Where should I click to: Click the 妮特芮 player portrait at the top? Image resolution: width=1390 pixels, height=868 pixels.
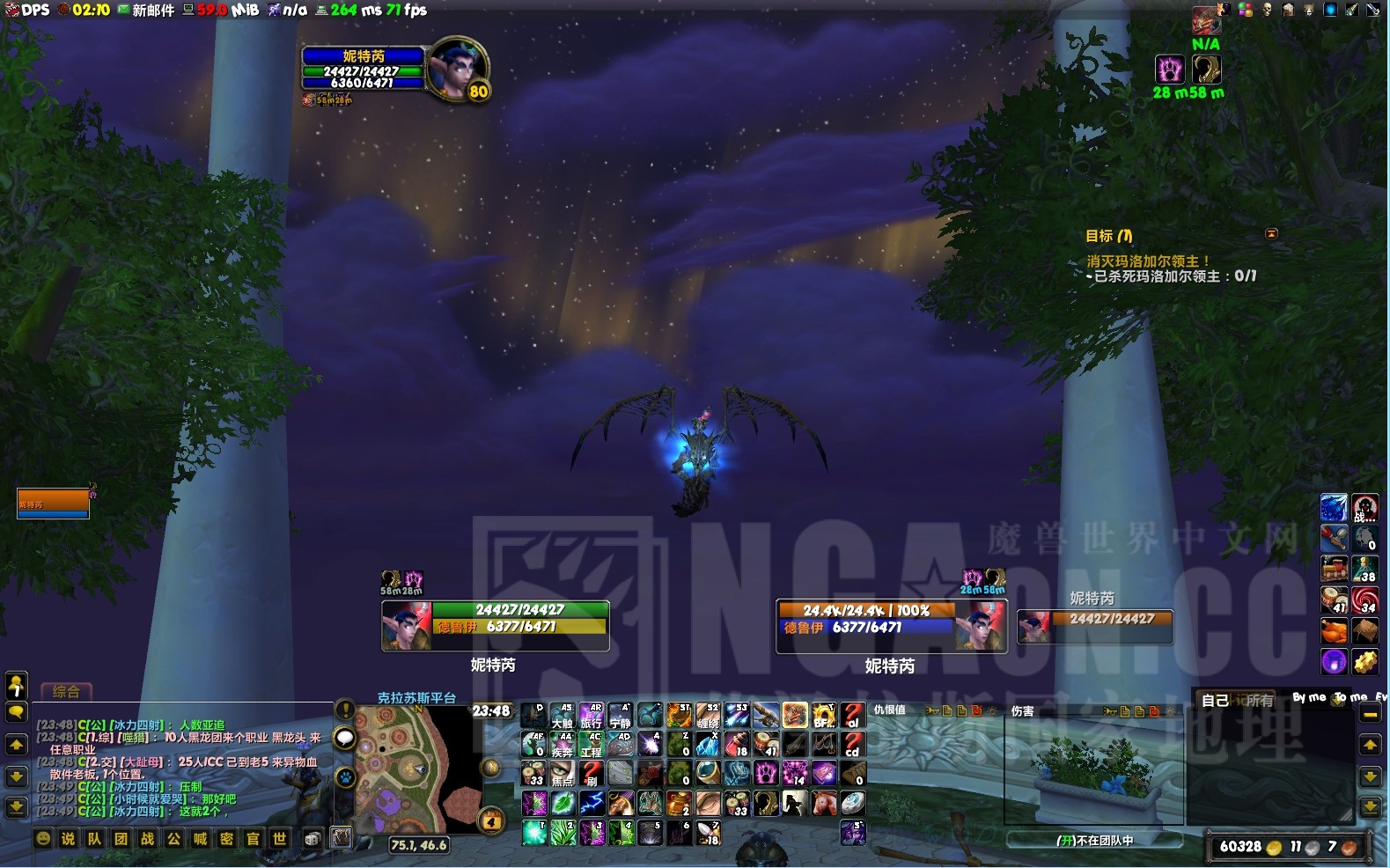click(x=458, y=69)
